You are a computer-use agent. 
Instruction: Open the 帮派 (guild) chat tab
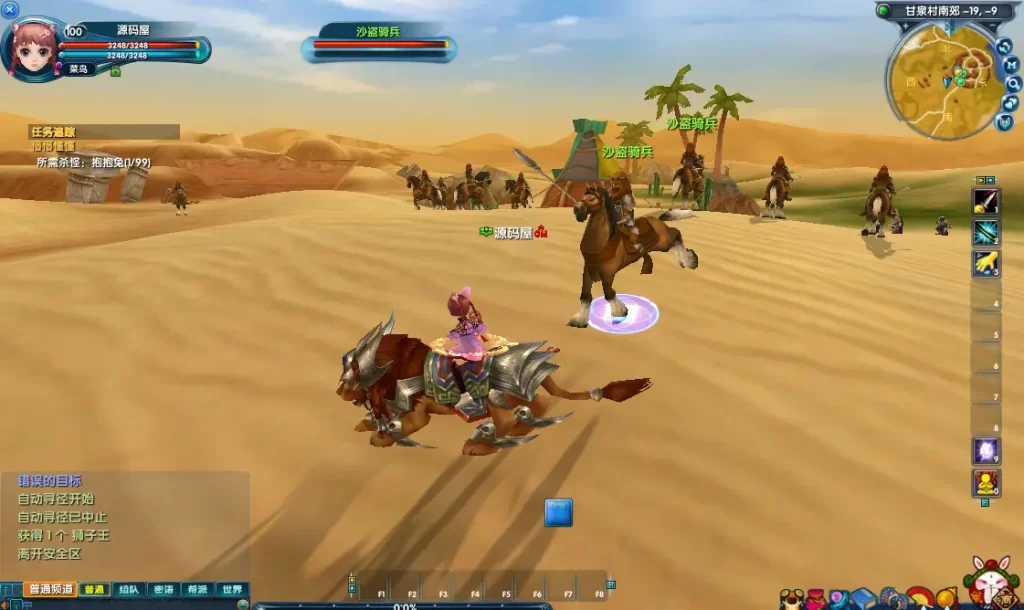(x=197, y=589)
